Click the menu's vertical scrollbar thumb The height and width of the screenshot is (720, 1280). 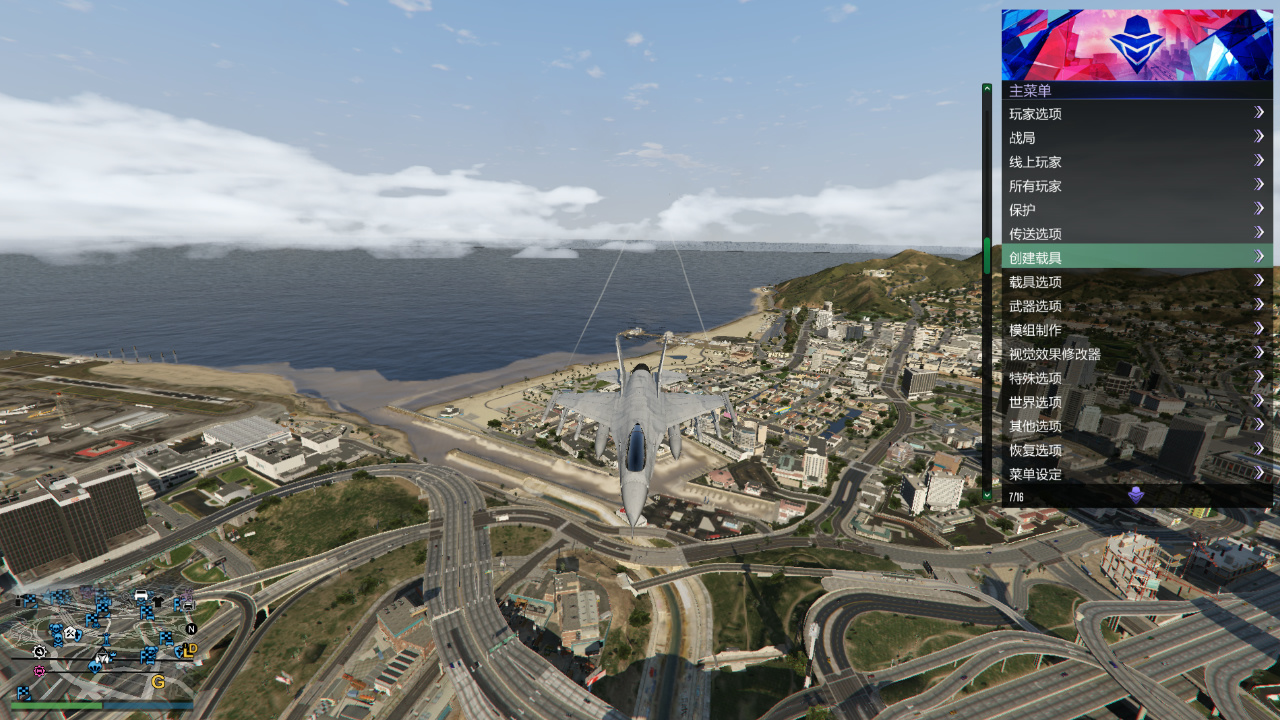(x=987, y=256)
